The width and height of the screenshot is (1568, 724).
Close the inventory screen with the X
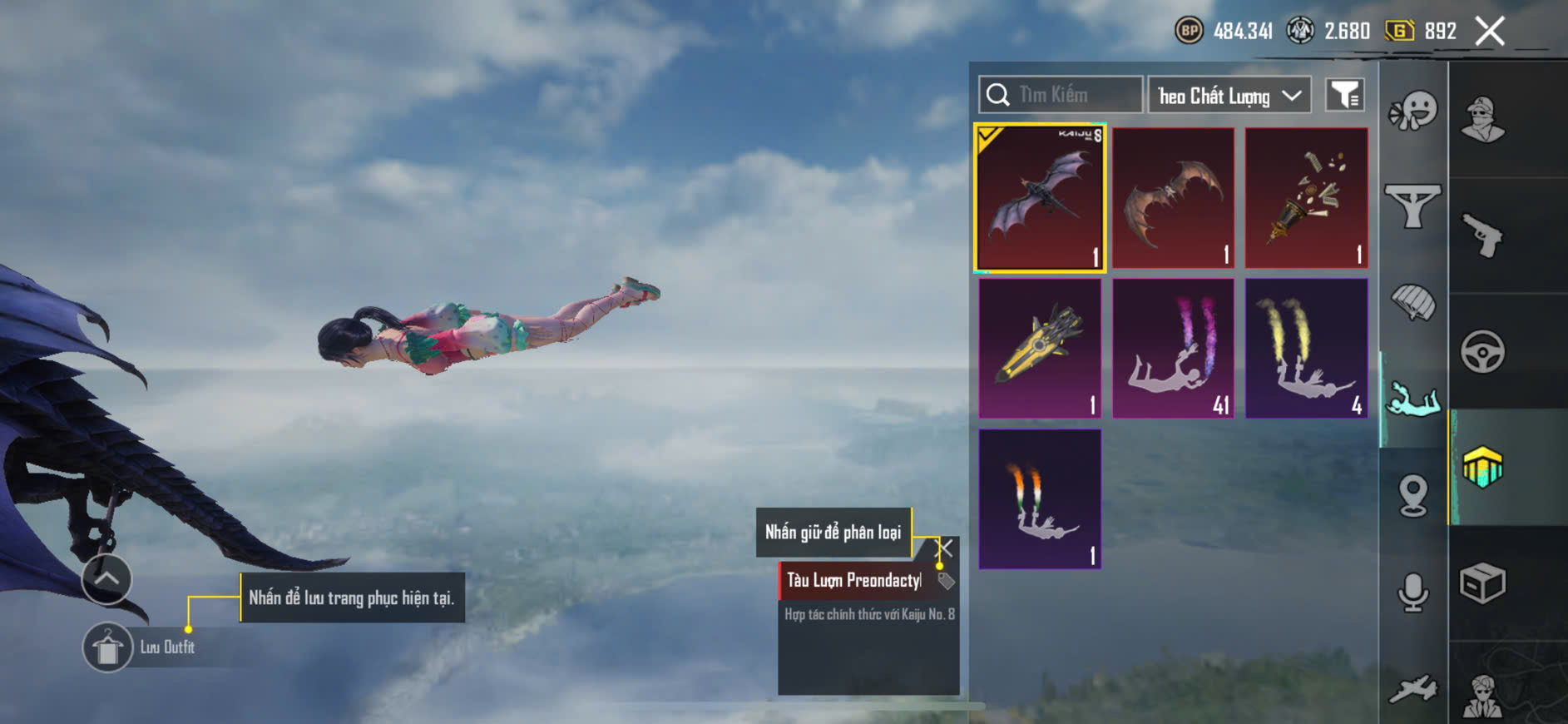coord(1489,32)
